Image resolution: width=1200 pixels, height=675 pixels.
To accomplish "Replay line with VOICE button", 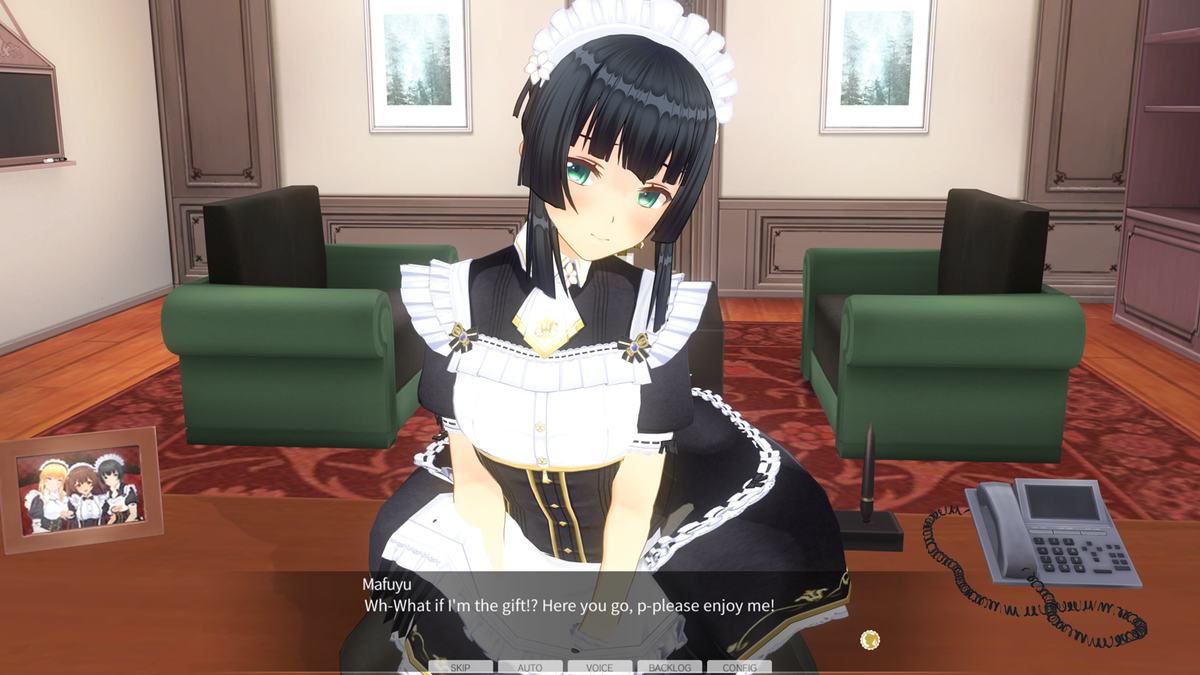I will (x=600, y=667).
